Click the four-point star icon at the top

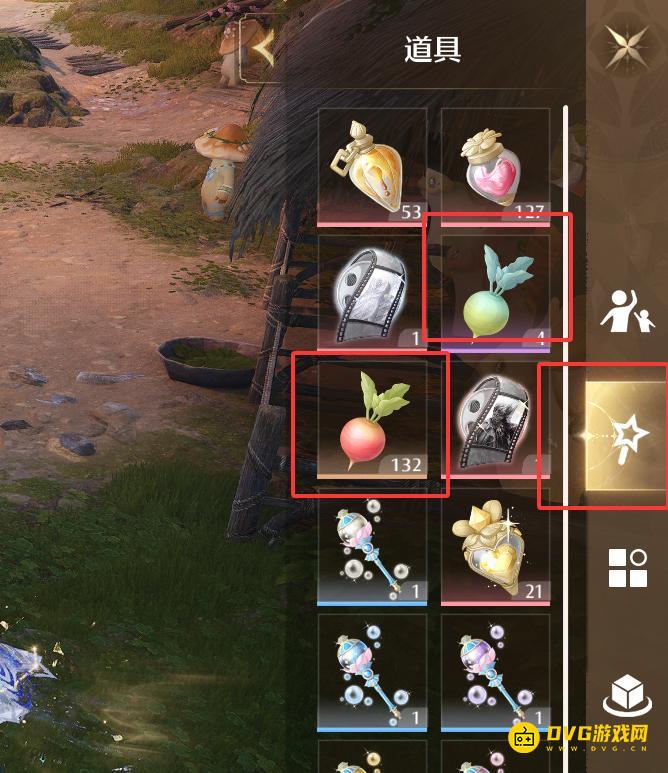pyautogui.click(x=627, y=46)
